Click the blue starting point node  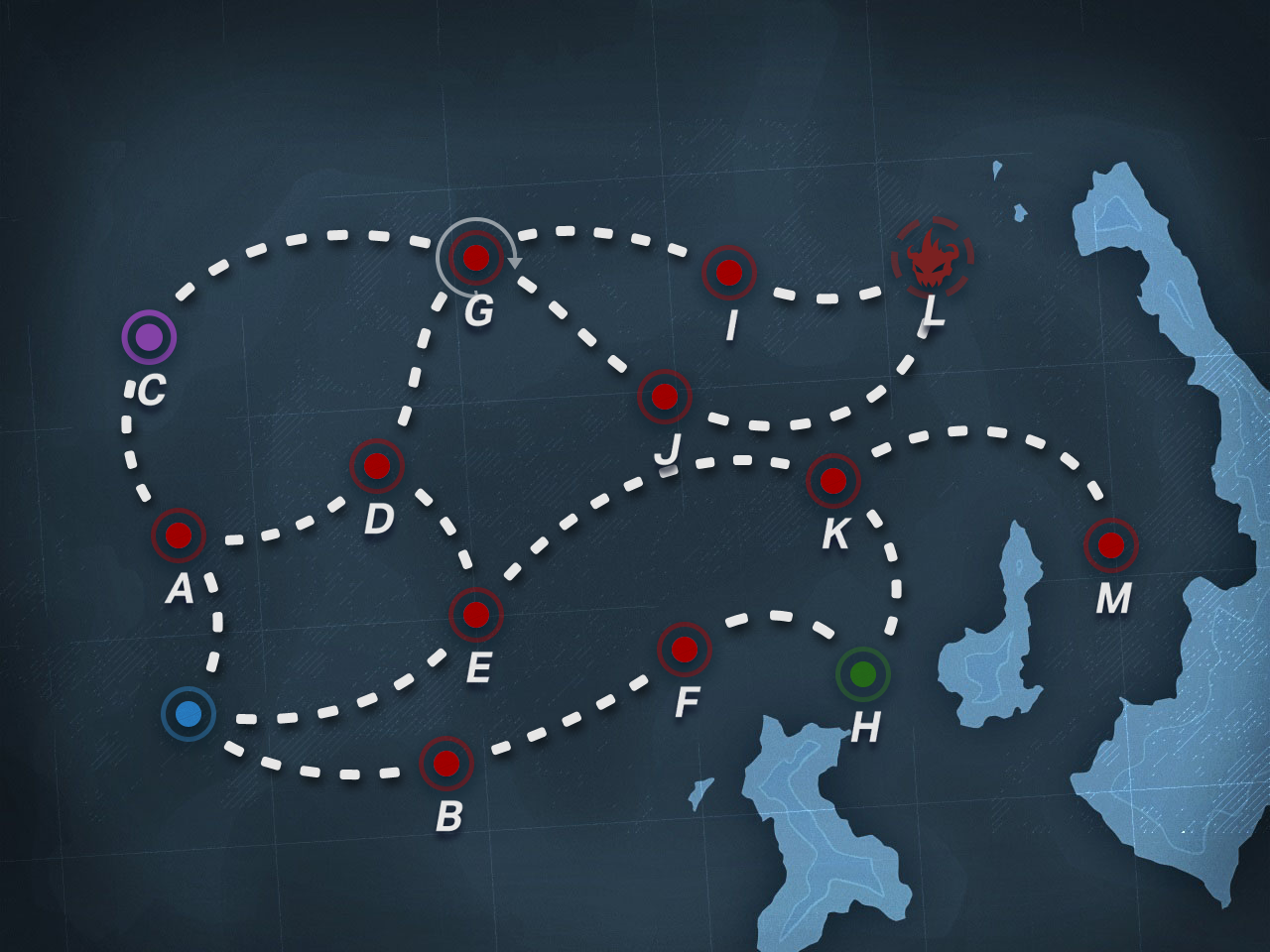[x=189, y=713]
